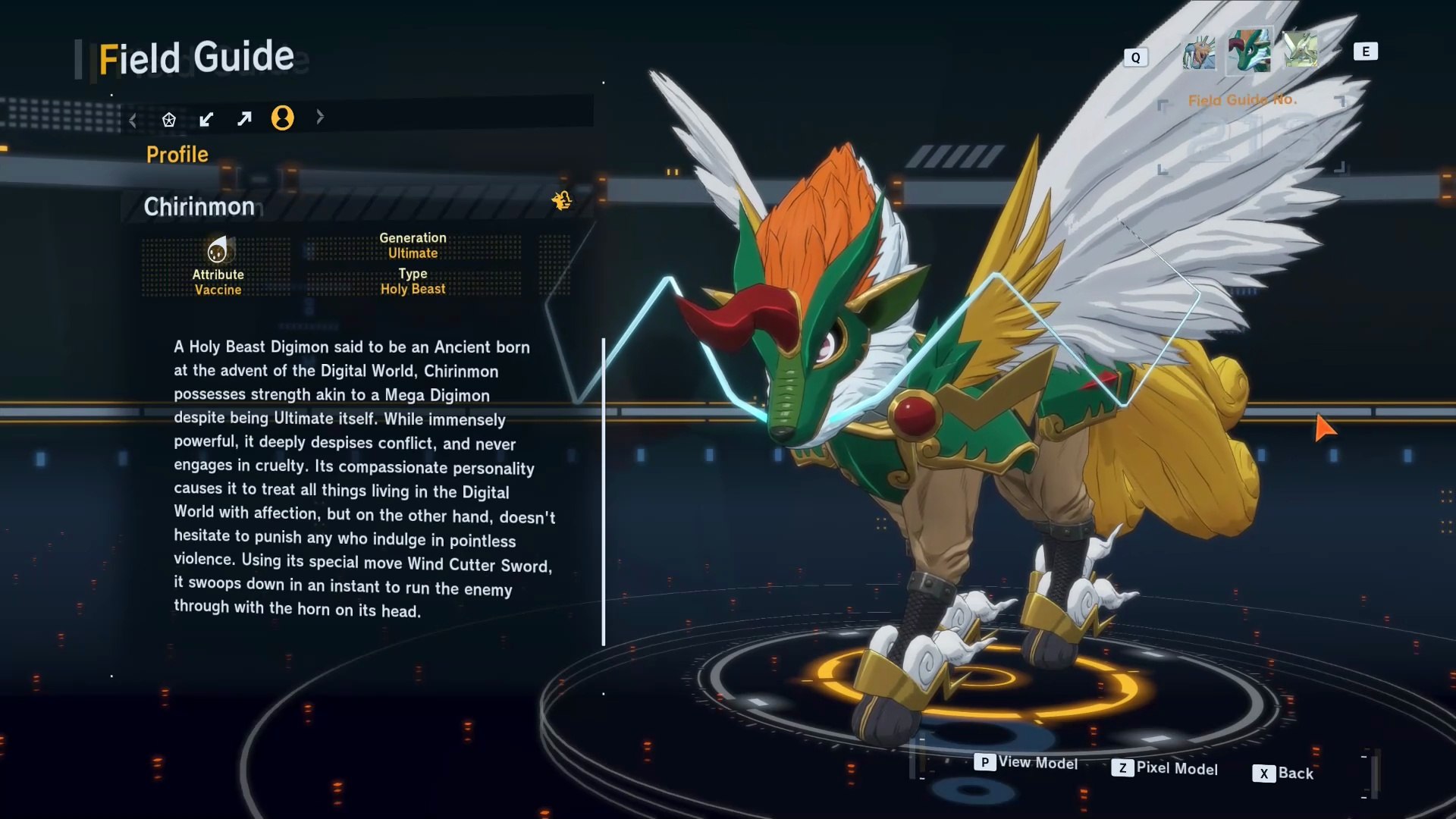Viewport: 1456px width, 819px height.
Task: Open the up-right arrow digivolution tab
Action: (x=244, y=119)
